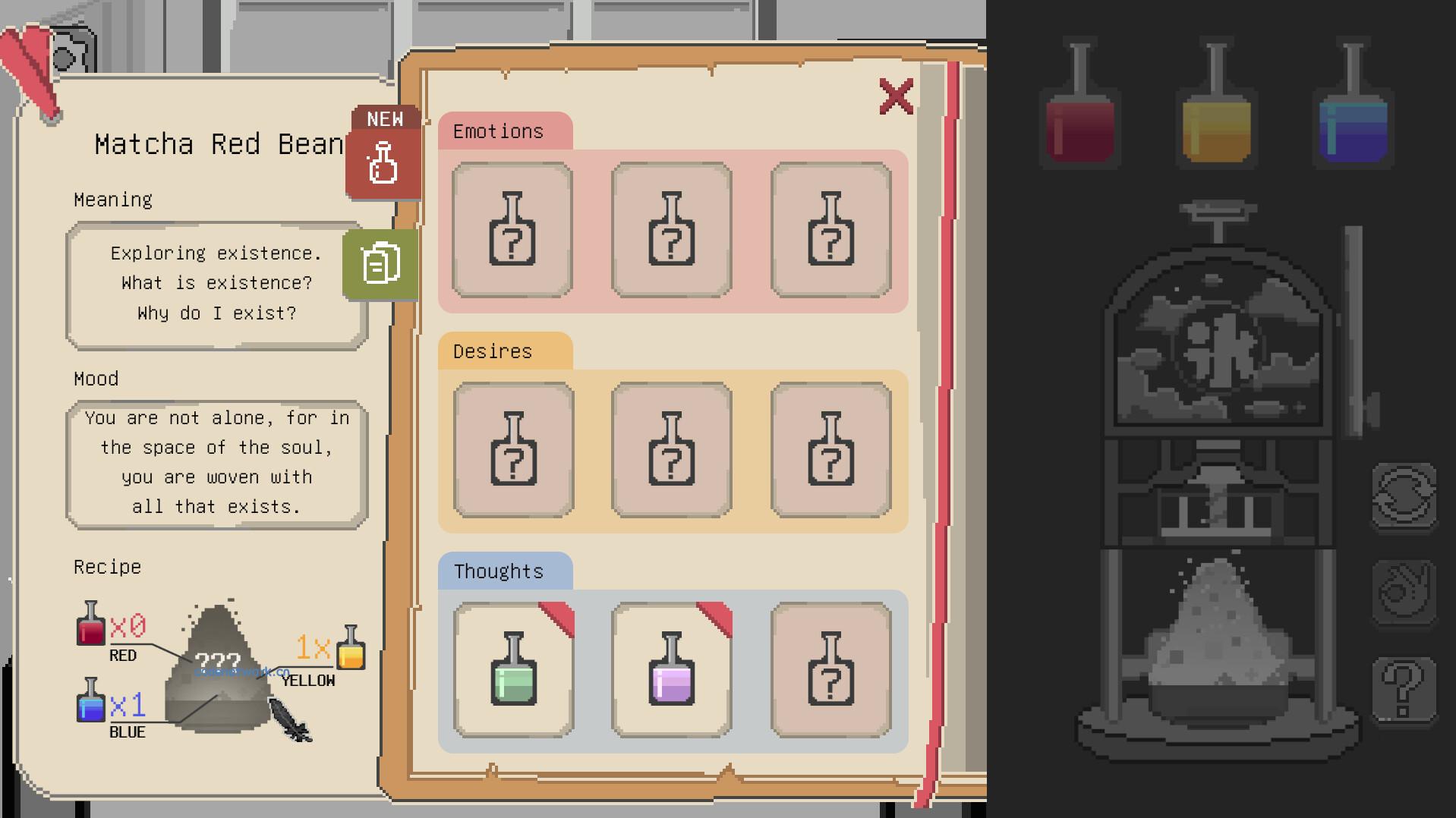Click the circular arrows reset button
Viewport: 1456px width, 818px height.
[1404, 496]
